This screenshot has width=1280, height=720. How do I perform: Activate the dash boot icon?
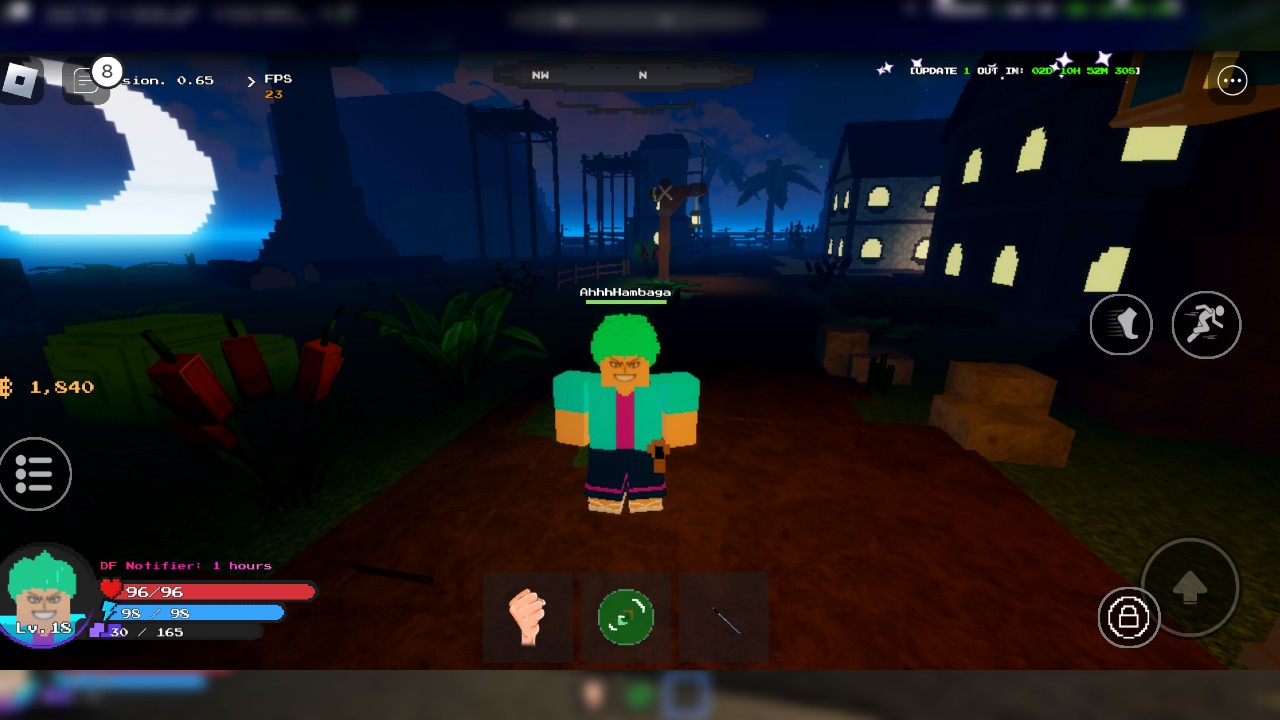pyautogui.click(x=1121, y=325)
